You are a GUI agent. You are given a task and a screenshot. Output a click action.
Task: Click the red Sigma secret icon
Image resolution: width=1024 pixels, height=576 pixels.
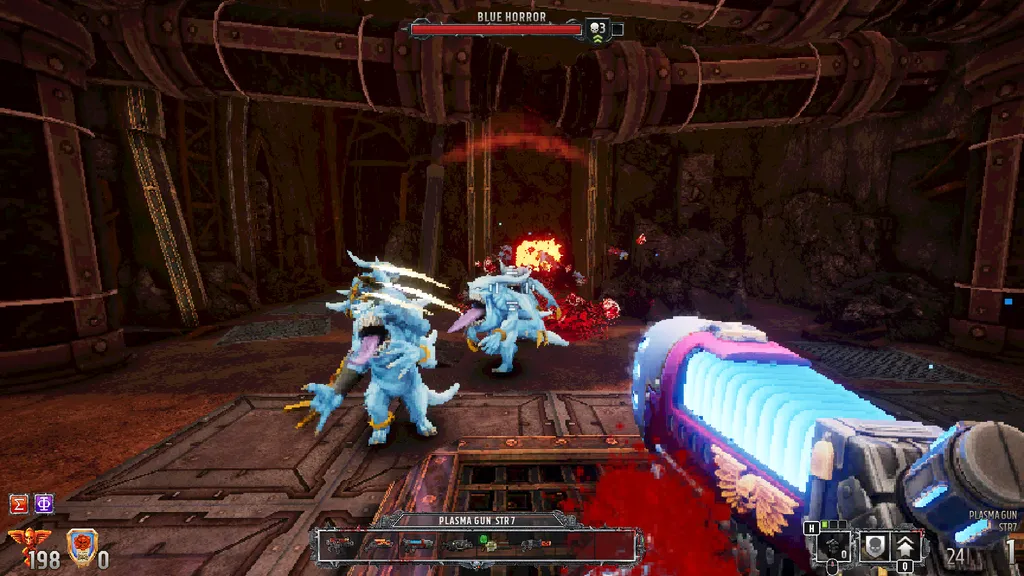pyautogui.click(x=18, y=503)
